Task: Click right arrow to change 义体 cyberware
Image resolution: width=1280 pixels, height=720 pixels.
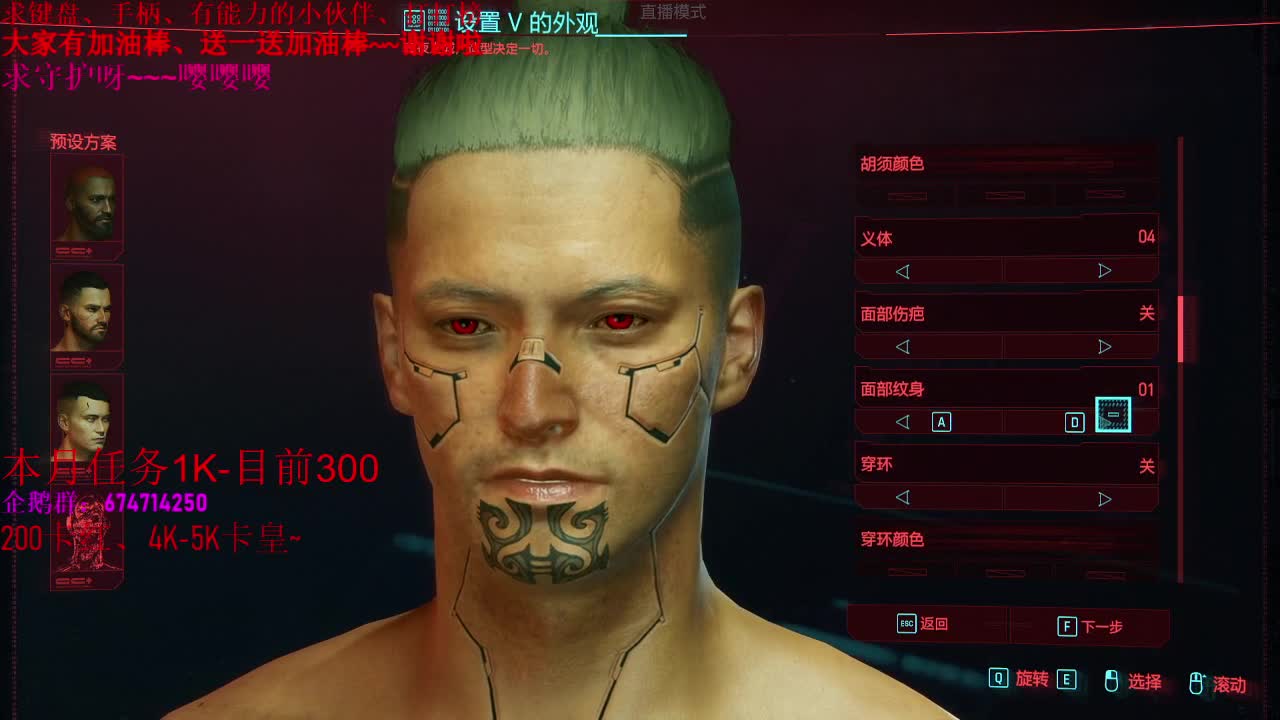Action: point(1104,270)
